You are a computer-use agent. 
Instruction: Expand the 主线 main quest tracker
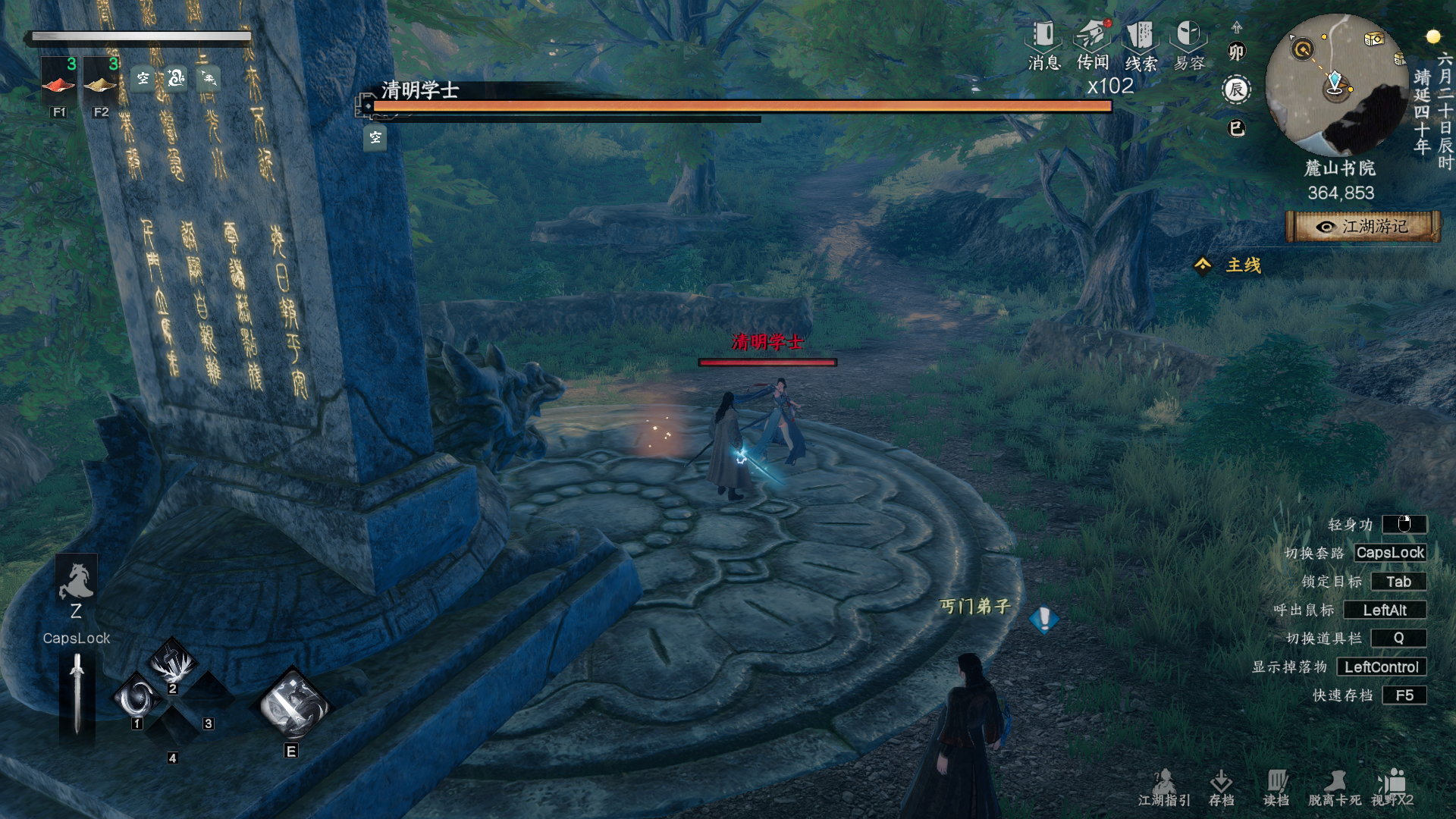(1229, 265)
